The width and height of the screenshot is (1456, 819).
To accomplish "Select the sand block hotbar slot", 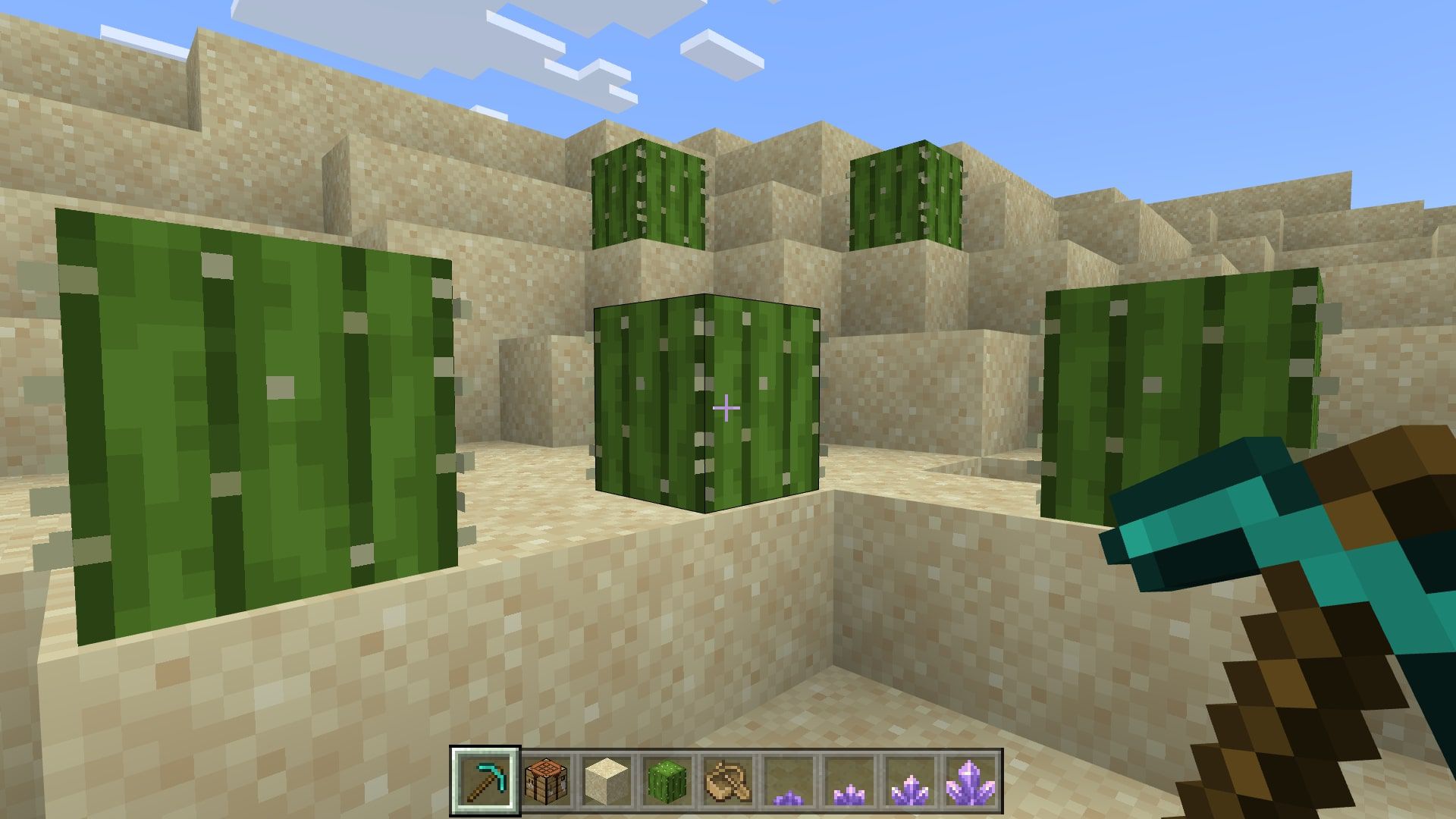I will click(x=607, y=781).
